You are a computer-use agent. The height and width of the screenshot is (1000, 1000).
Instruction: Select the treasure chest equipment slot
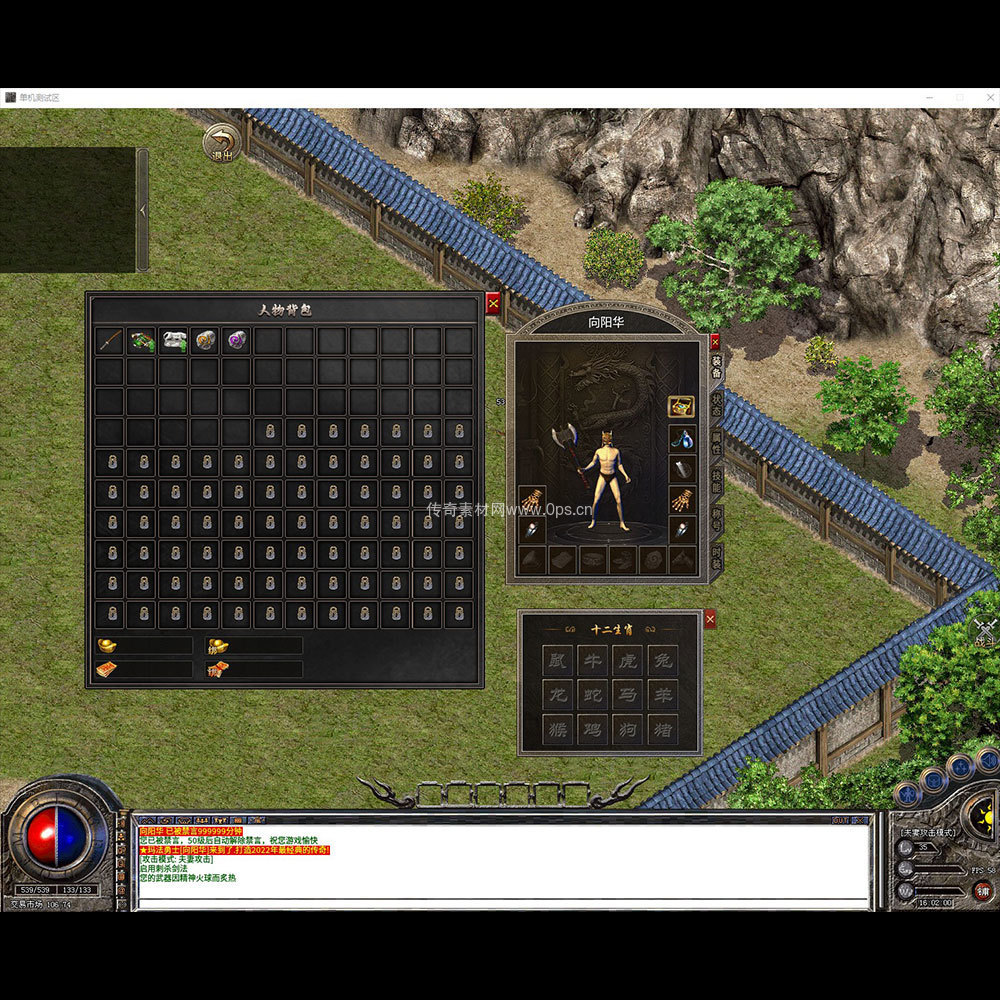682,406
